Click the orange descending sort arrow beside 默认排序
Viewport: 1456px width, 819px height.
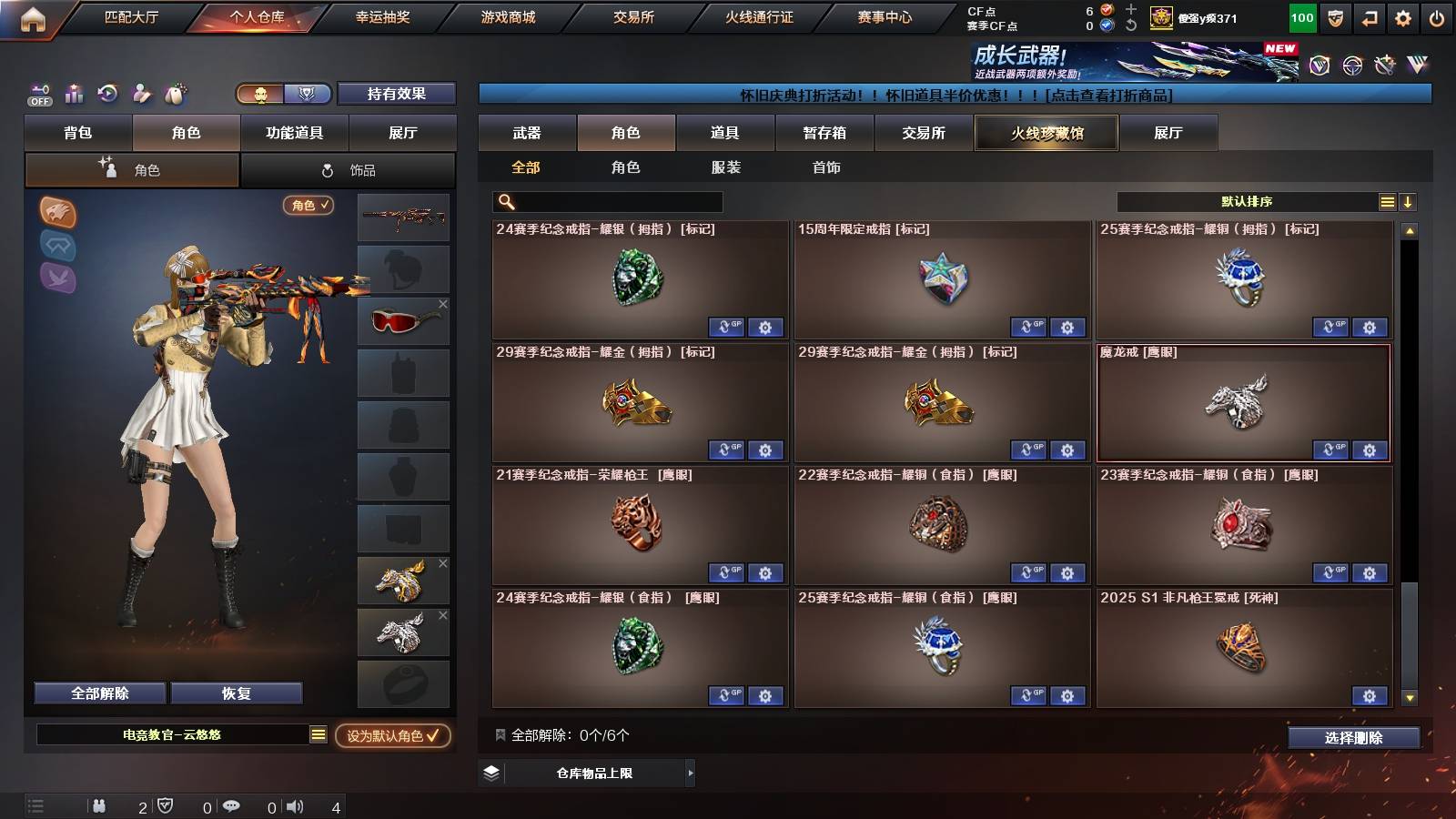(x=1407, y=201)
